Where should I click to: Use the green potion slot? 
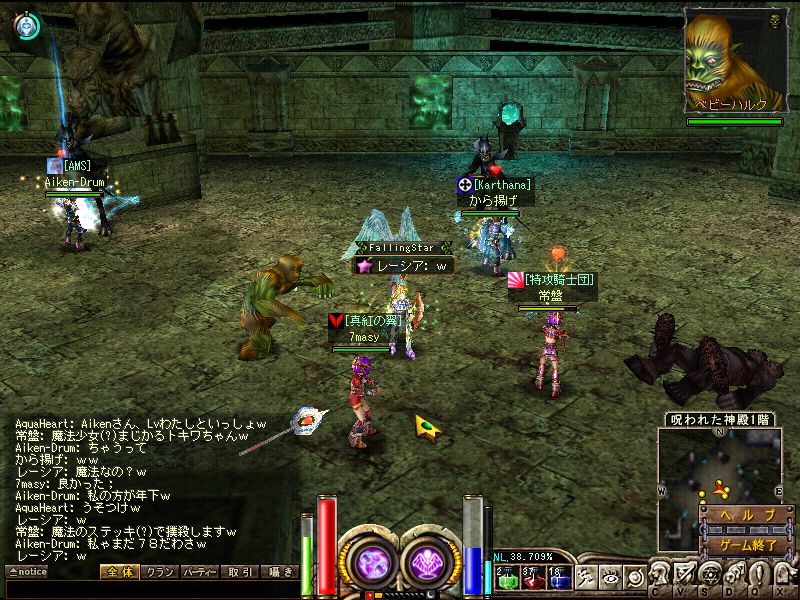pyautogui.click(x=506, y=577)
